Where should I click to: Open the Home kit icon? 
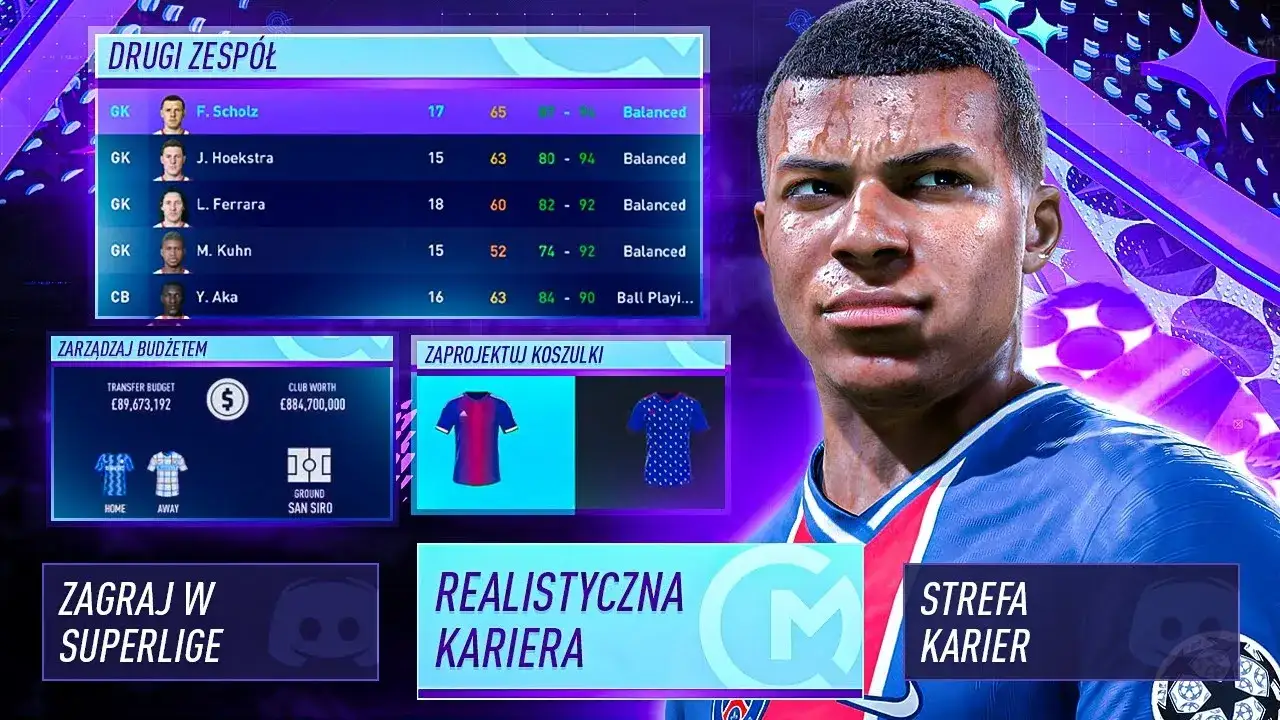(113, 470)
